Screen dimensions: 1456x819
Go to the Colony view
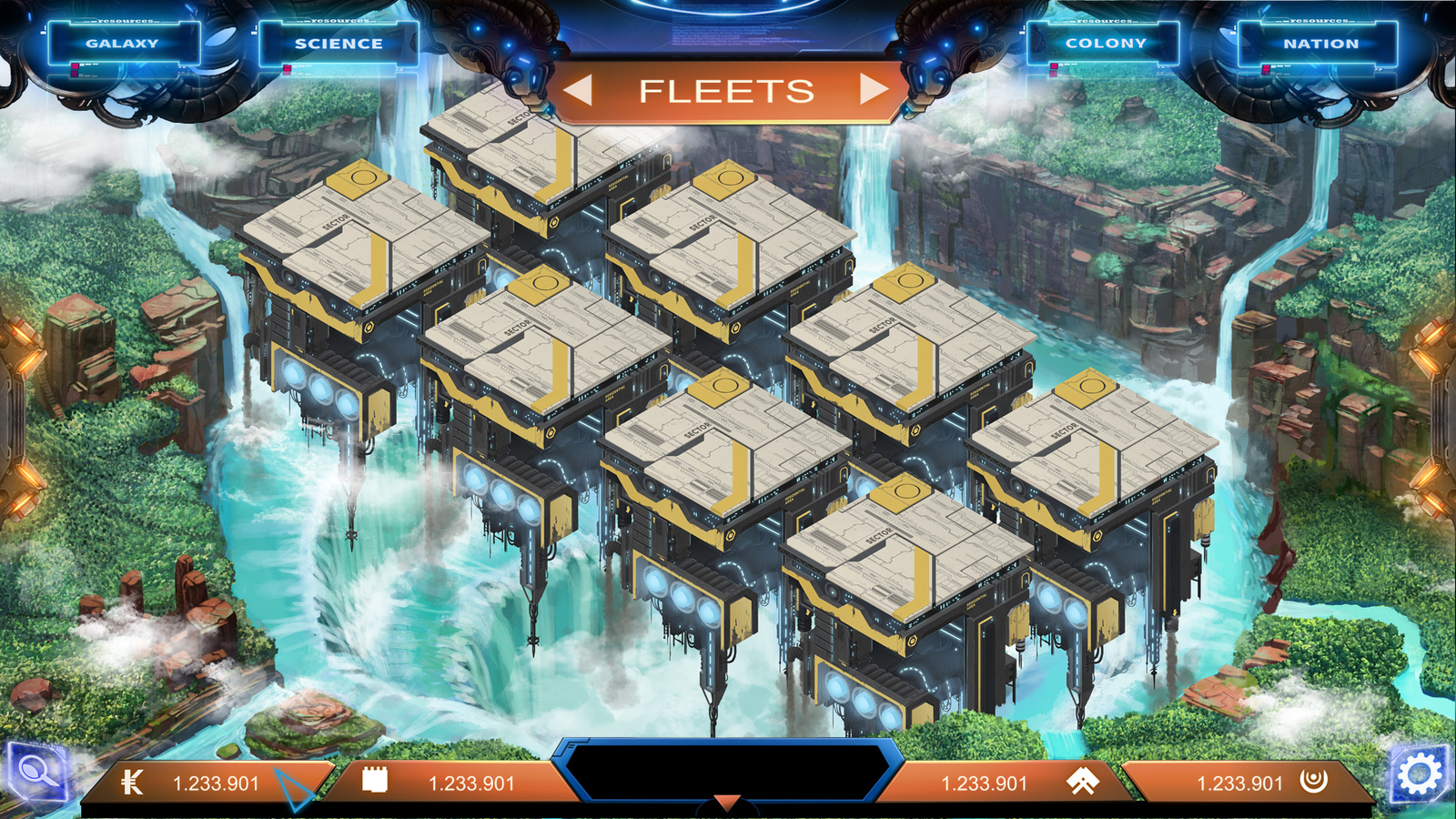[1106, 43]
